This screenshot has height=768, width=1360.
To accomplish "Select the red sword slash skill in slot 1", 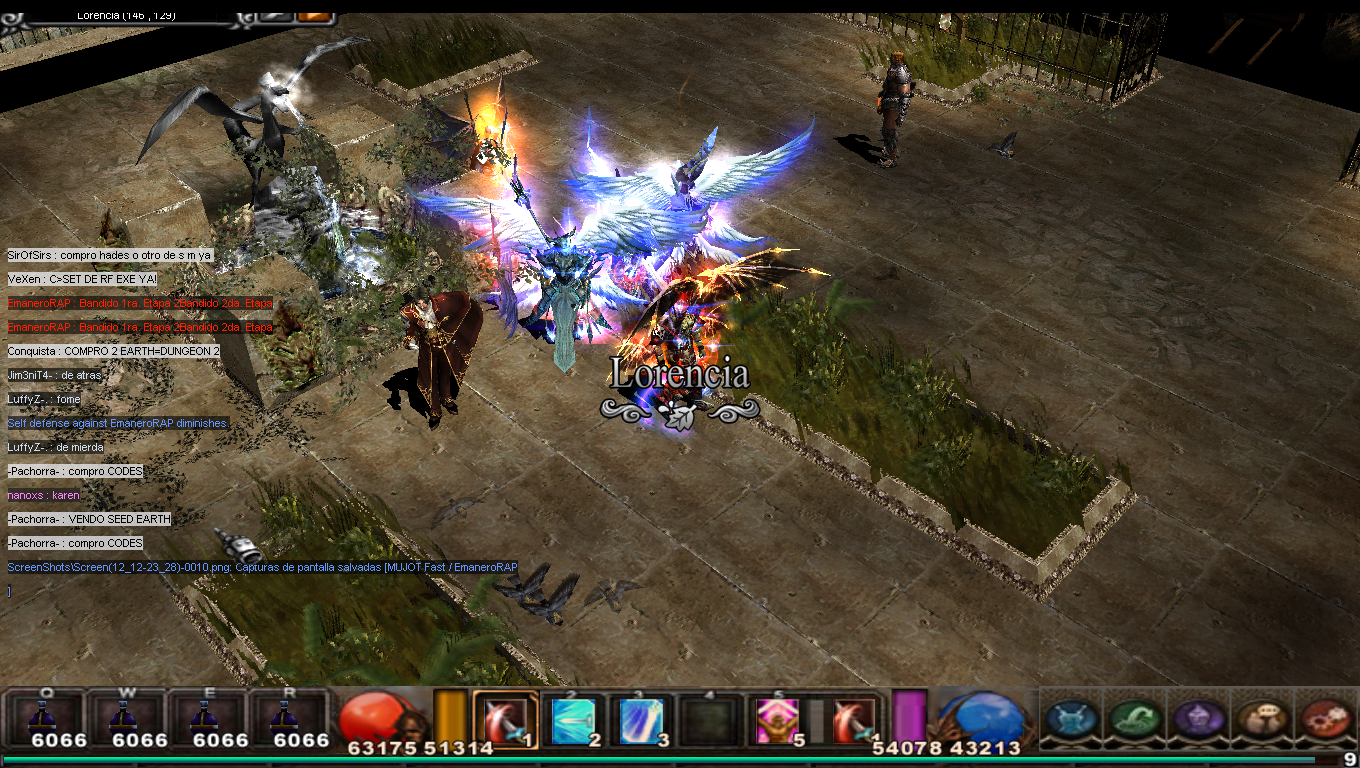I will [505, 719].
